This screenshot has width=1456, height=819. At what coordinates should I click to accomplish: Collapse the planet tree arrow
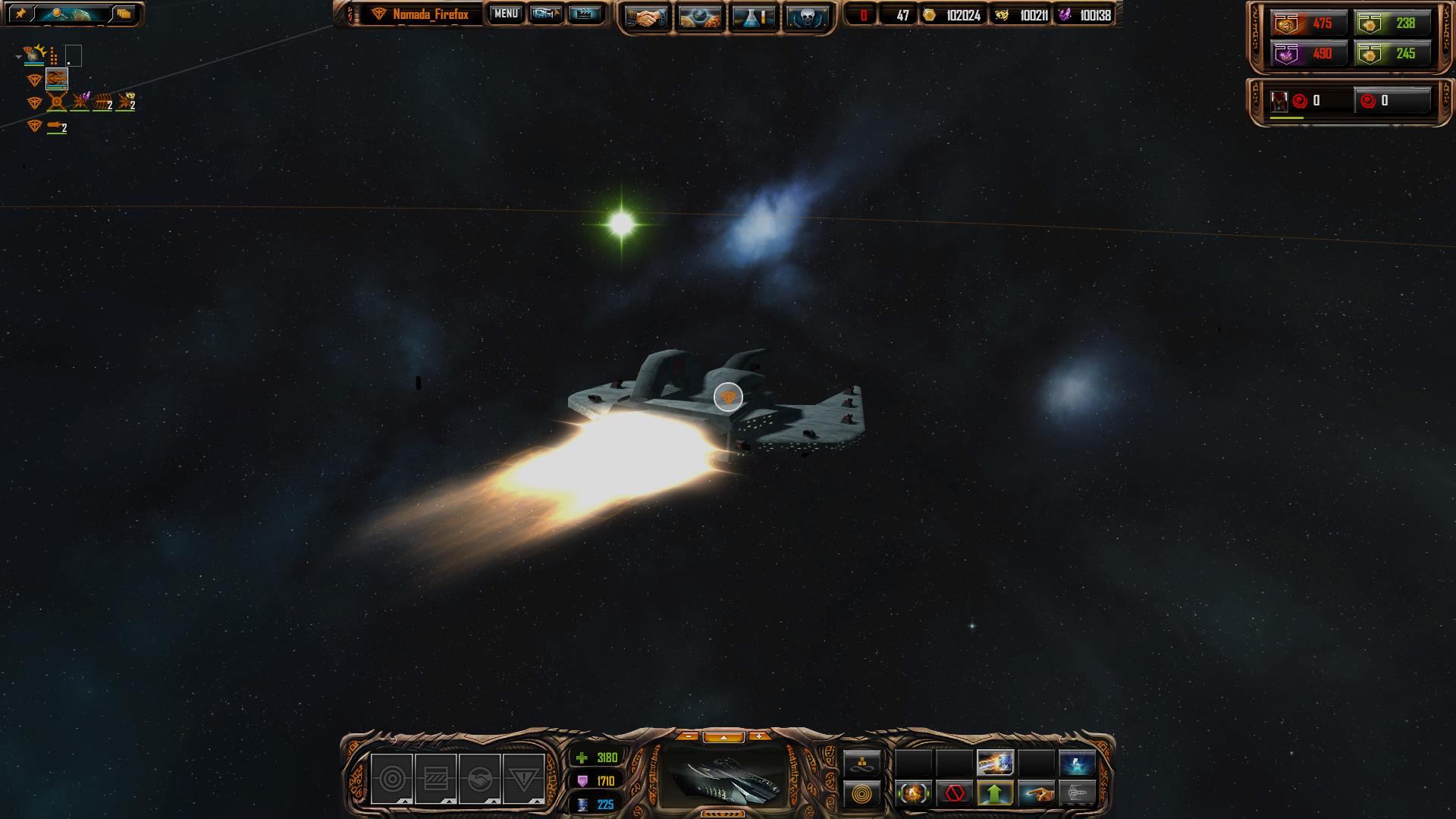coord(18,56)
